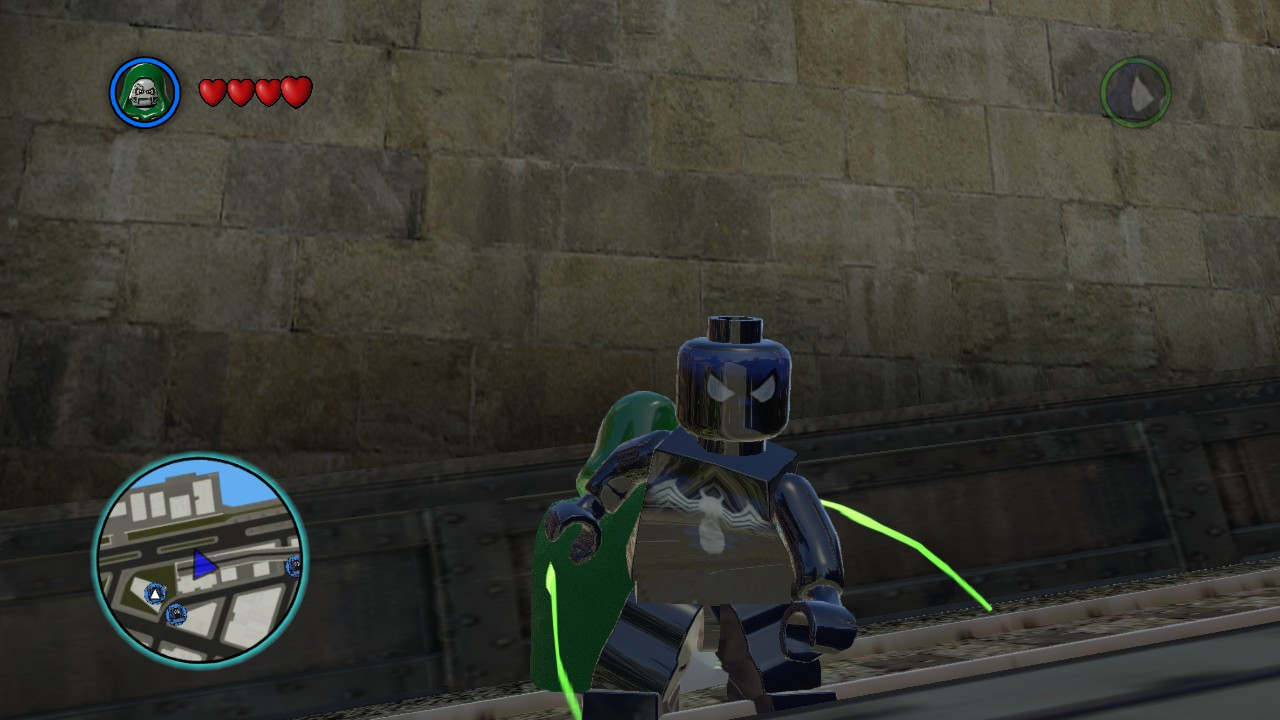Select the white triangle mission marker on minimap
The height and width of the screenshot is (720, 1280).
click(x=154, y=594)
